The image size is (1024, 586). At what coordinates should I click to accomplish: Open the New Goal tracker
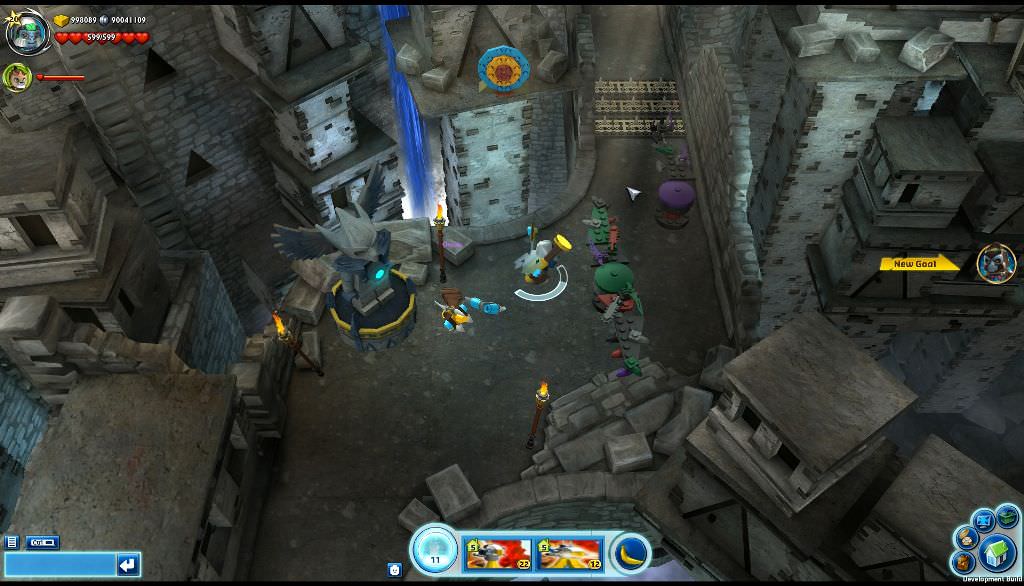[919, 264]
